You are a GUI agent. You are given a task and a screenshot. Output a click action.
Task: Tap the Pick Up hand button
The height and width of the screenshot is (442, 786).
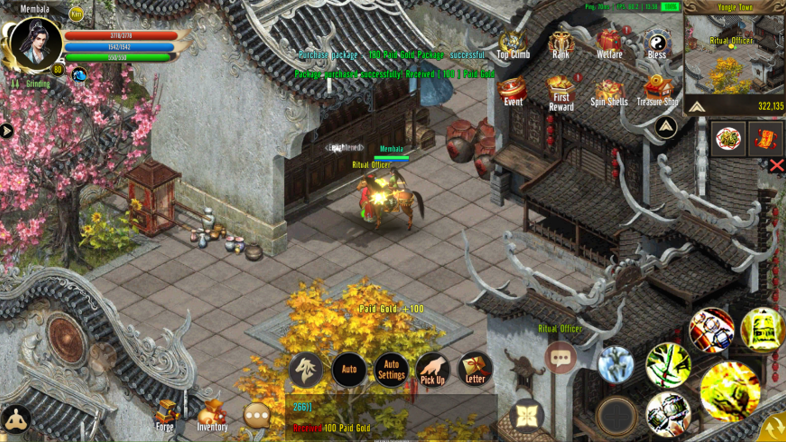(x=432, y=370)
